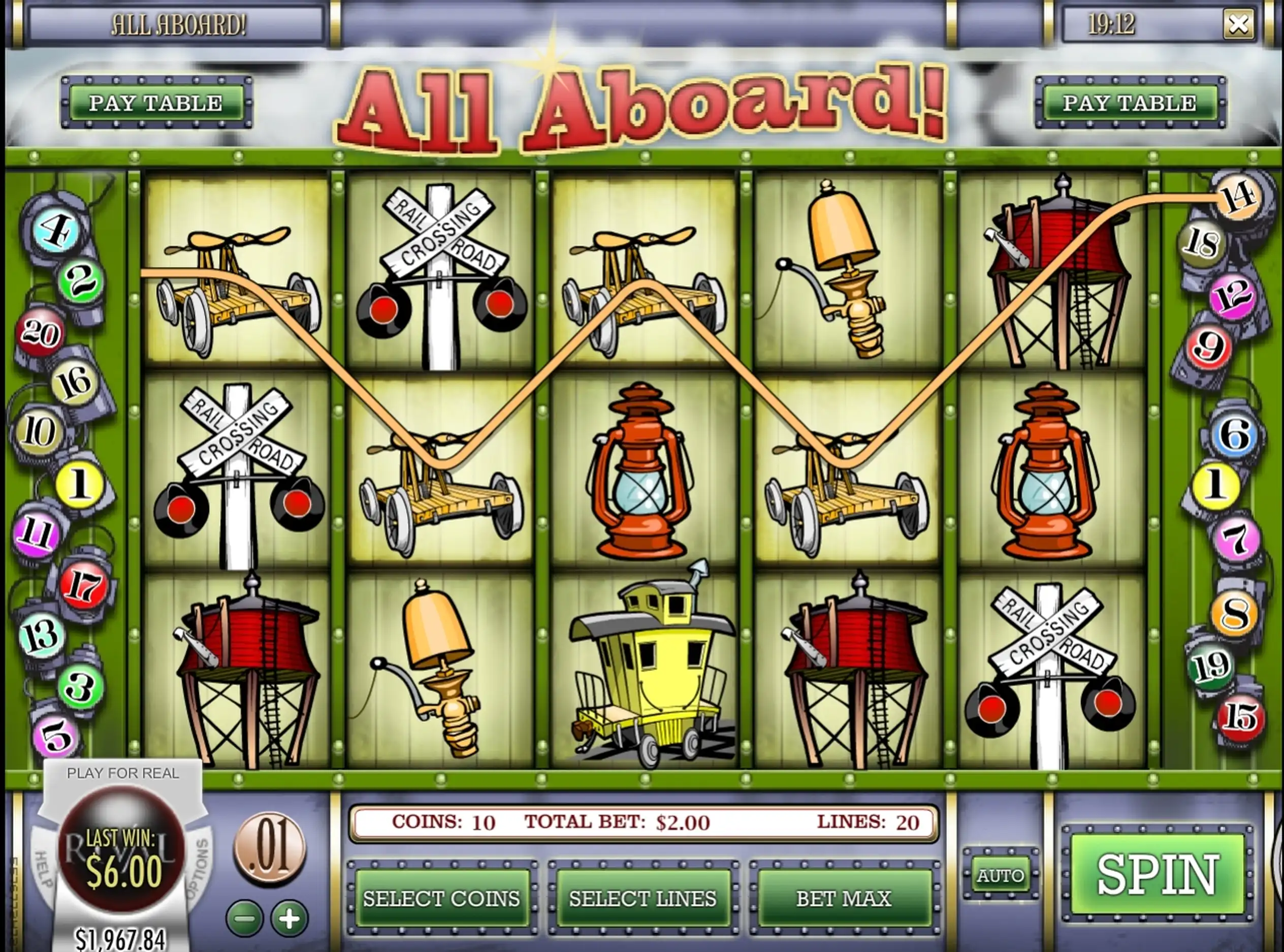
Task: Increase coin value with the plus button
Action: pyautogui.click(x=288, y=918)
